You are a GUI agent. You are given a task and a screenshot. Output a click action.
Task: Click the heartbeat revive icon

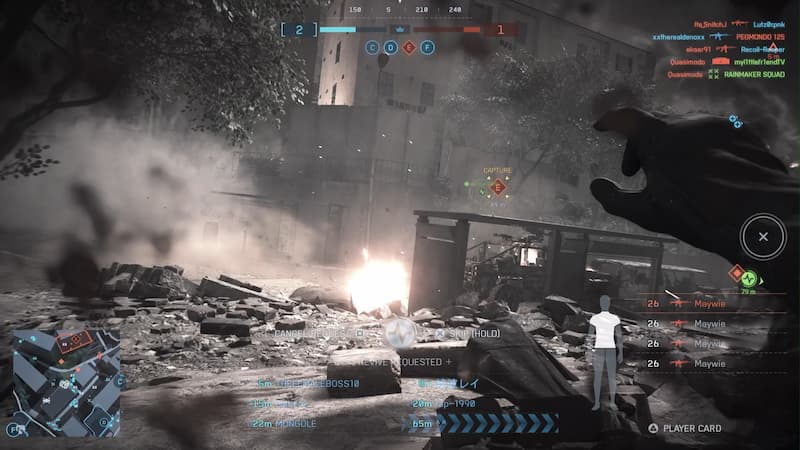pos(403,332)
